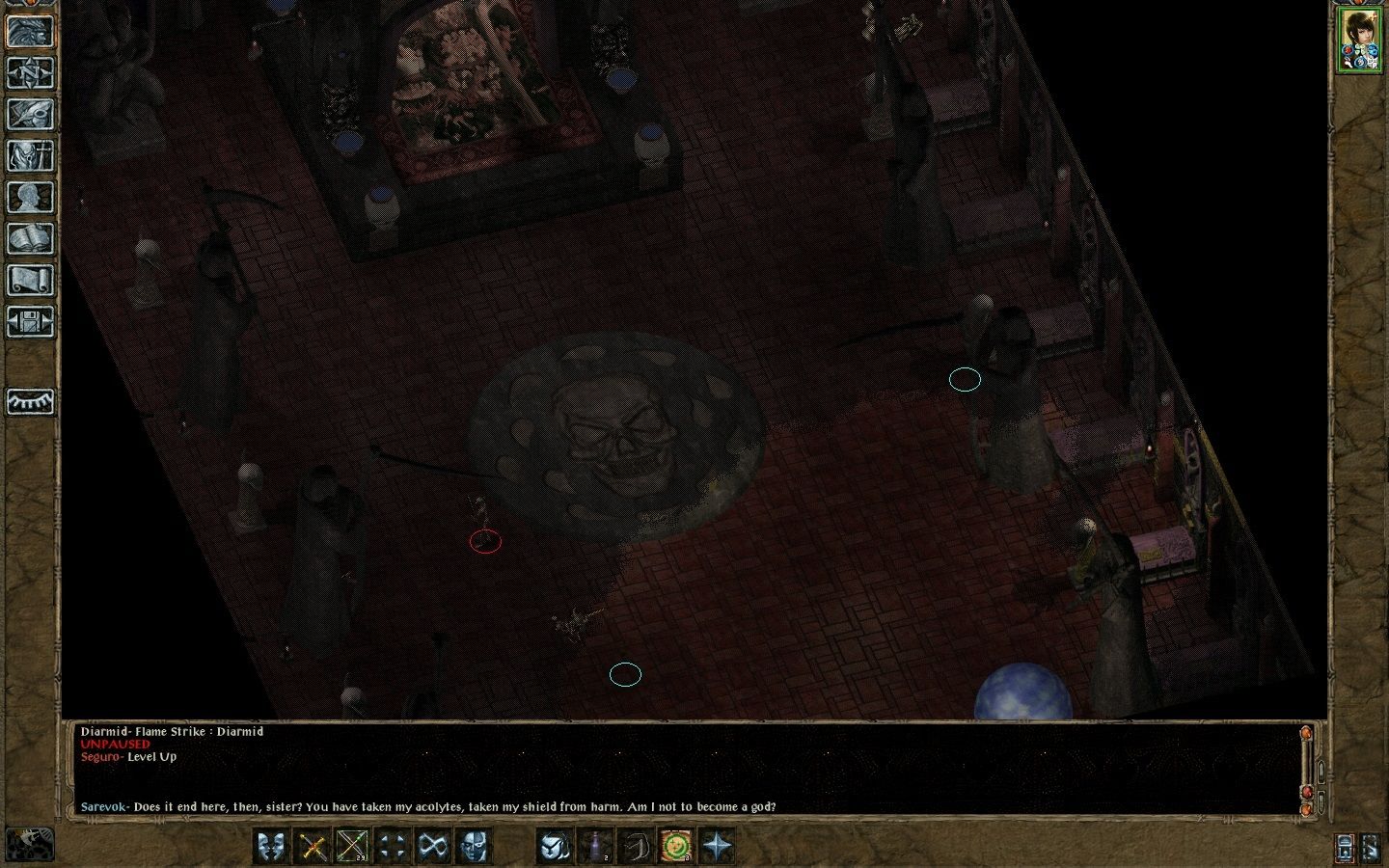Toggle party AI with the infinity icon

pos(433,846)
